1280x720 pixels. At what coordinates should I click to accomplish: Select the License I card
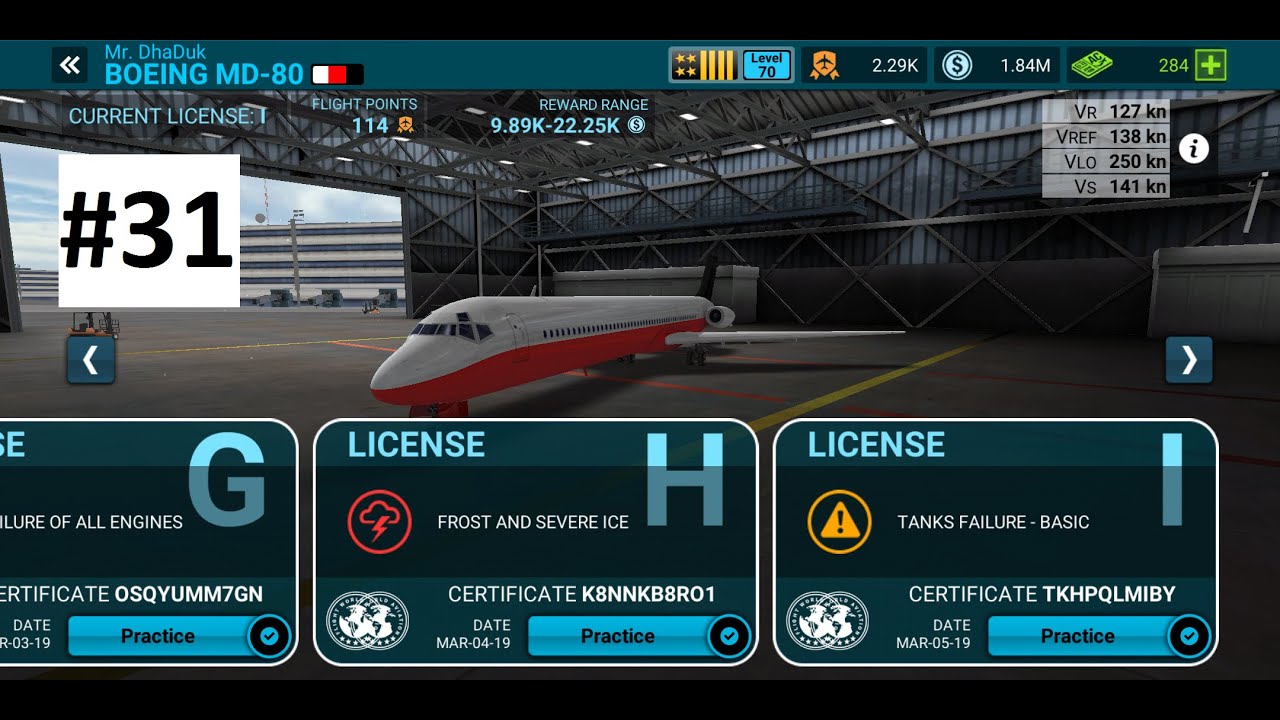995,510
